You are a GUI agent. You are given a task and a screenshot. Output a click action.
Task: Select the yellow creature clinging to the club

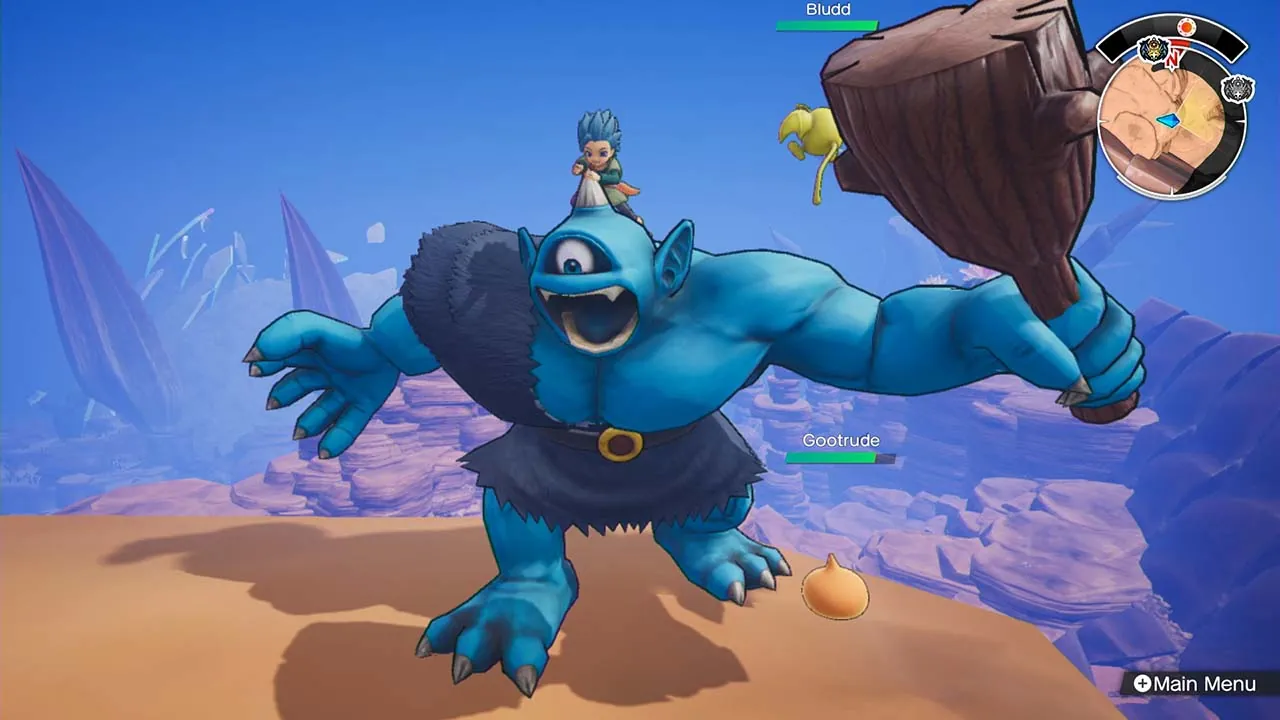[x=815, y=135]
